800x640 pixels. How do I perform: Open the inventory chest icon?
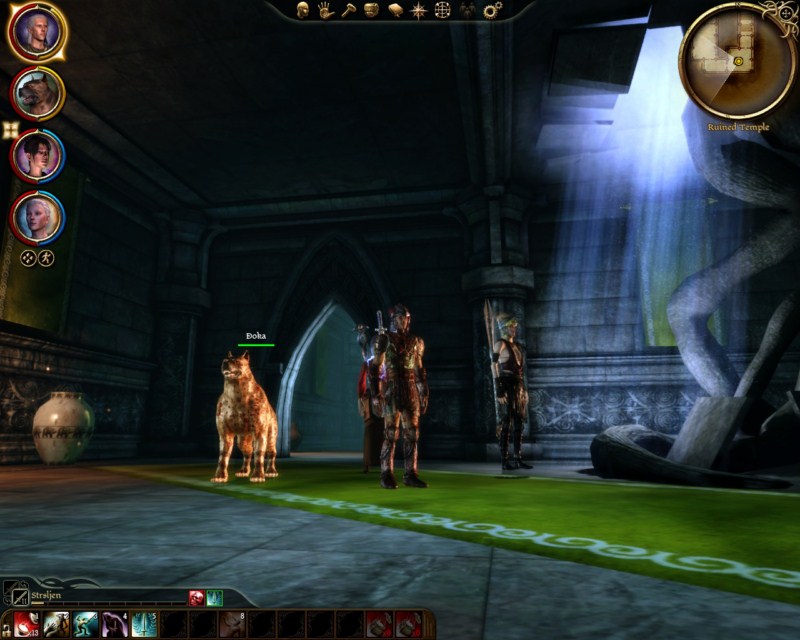[x=371, y=10]
